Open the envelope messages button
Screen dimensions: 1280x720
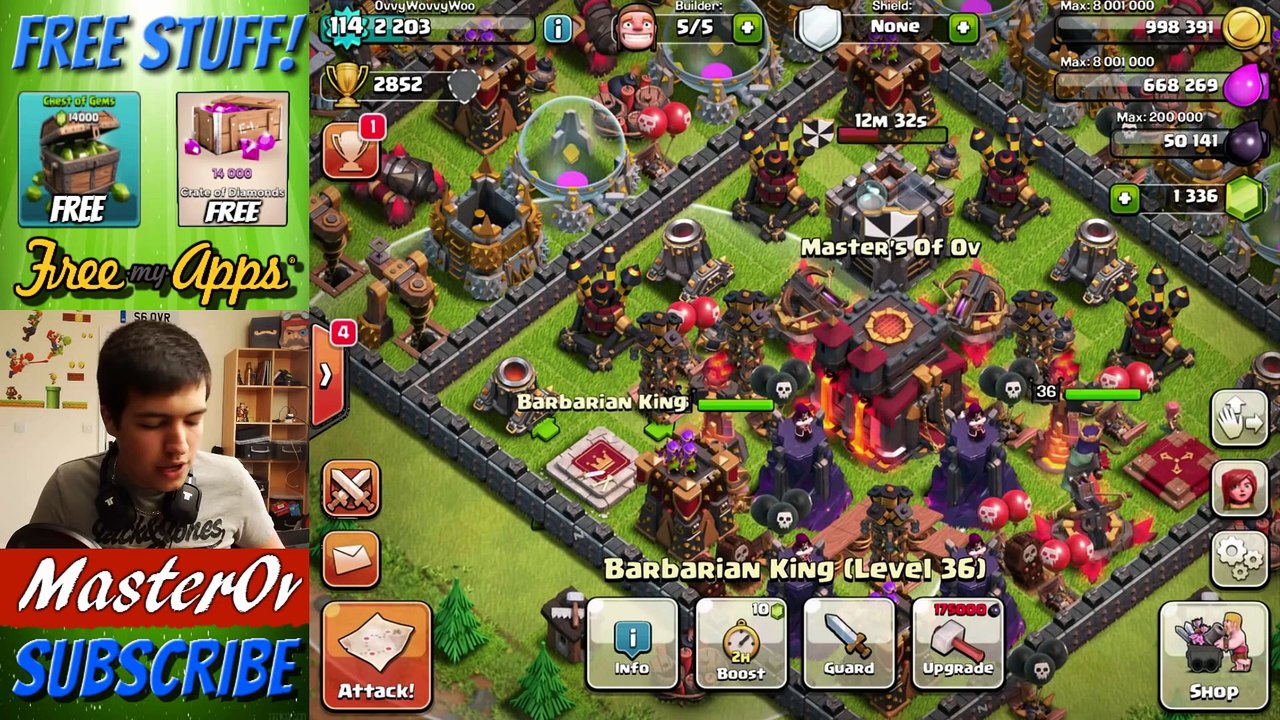click(351, 559)
